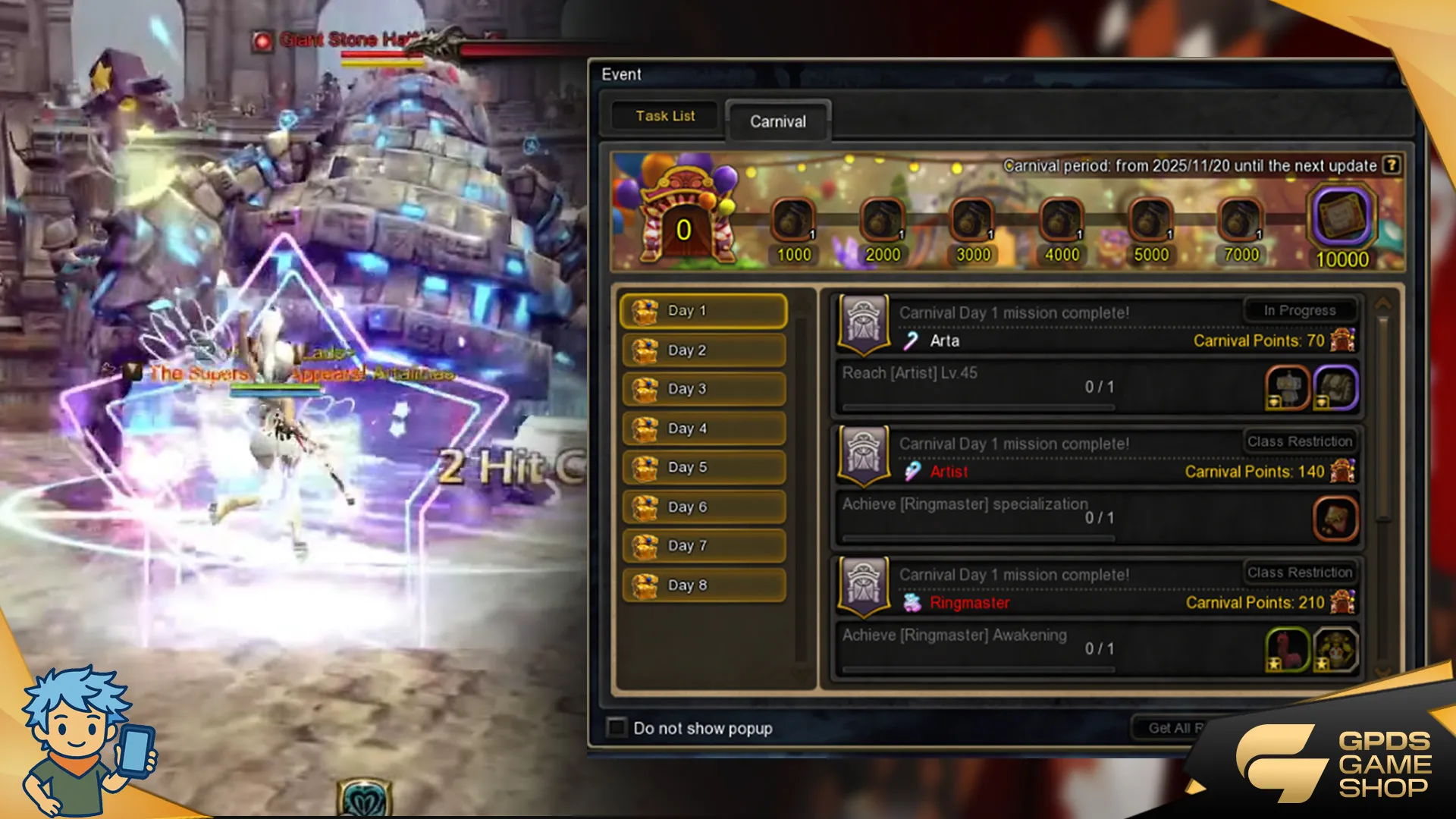This screenshot has height=819, width=1456.
Task: Choose Day 8 from the day list
Action: pyautogui.click(x=703, y=585)
